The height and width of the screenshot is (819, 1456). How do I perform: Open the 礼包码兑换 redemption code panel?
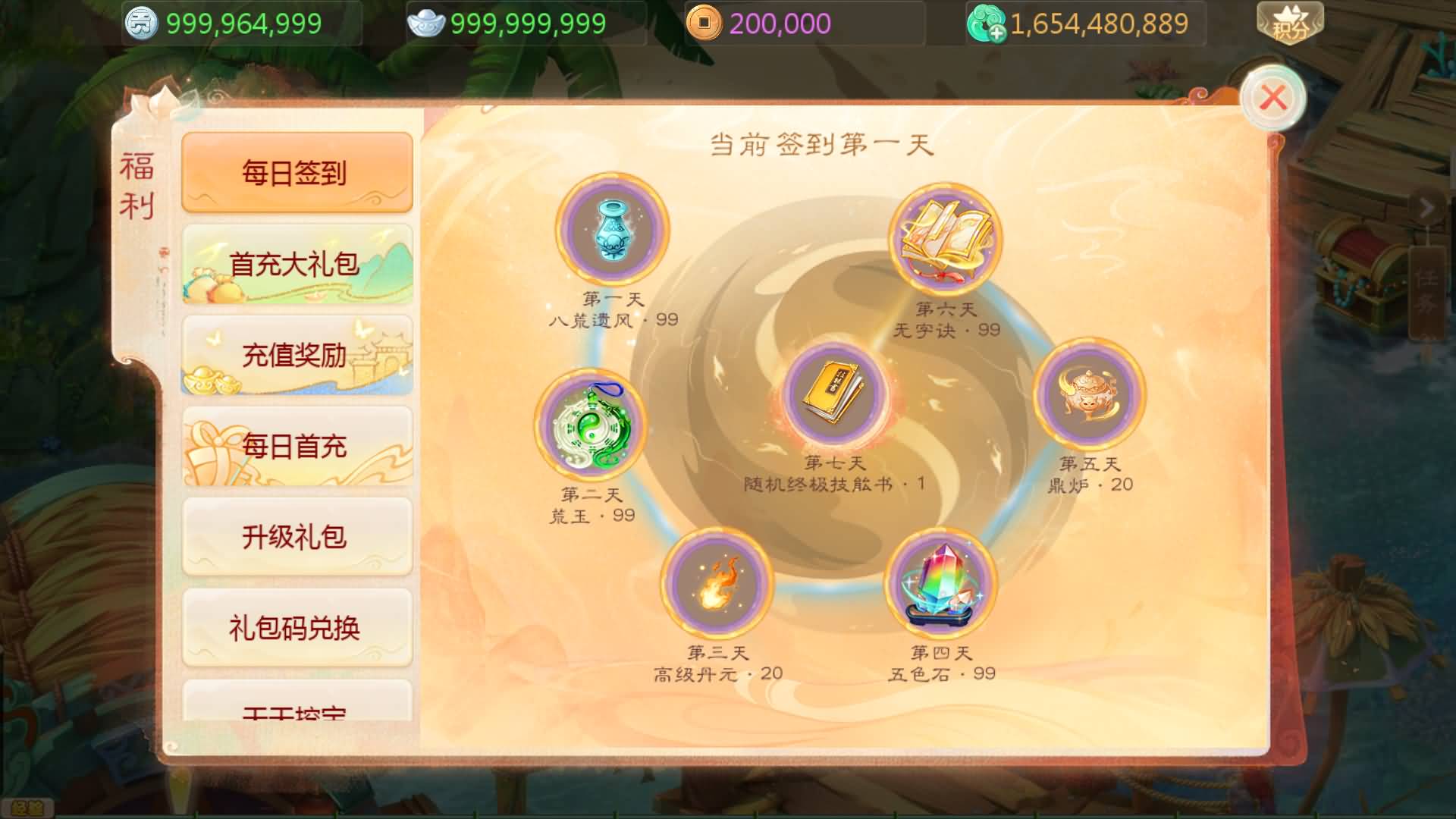[297, 627]
